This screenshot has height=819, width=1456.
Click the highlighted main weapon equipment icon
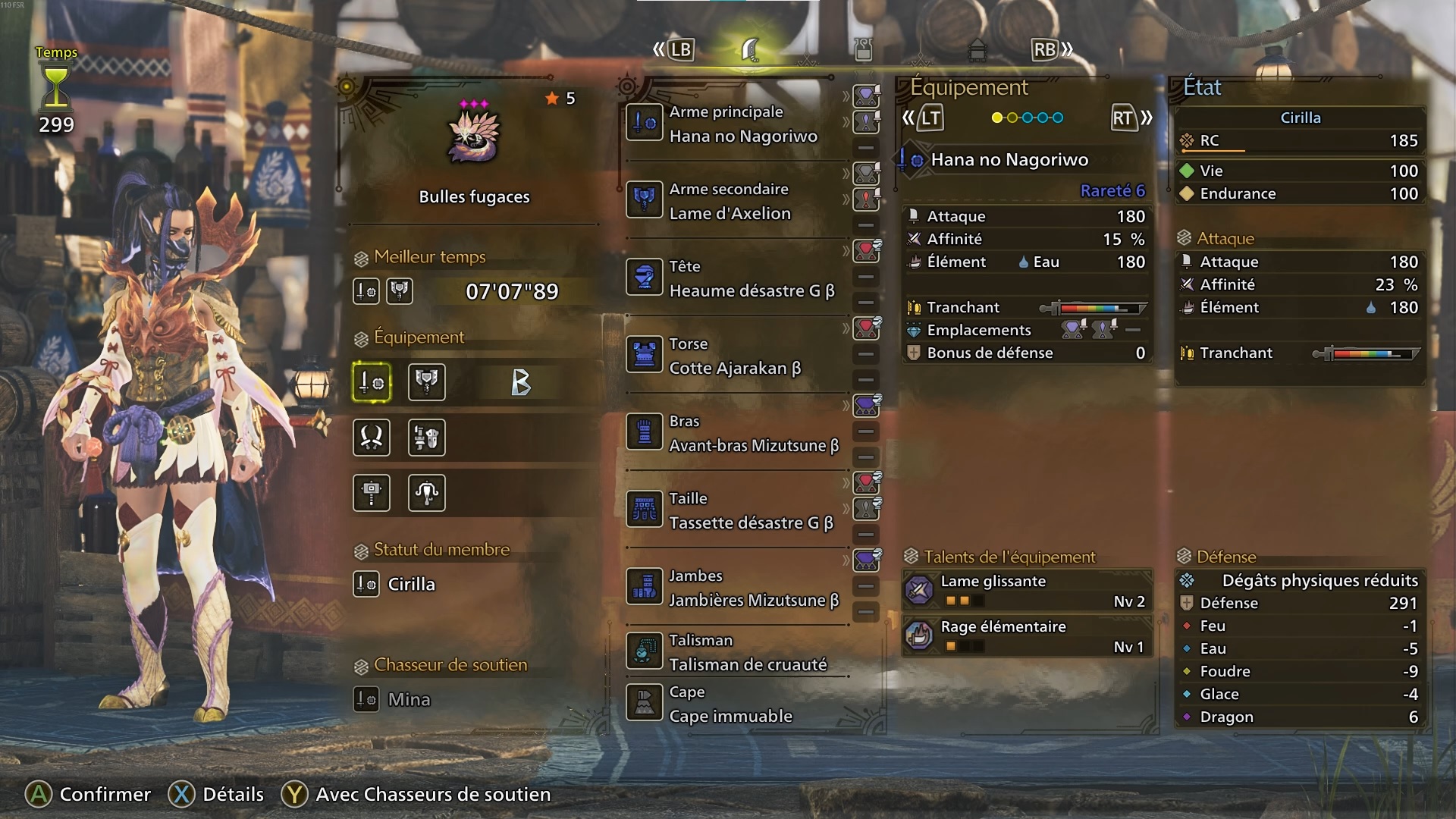372,381
